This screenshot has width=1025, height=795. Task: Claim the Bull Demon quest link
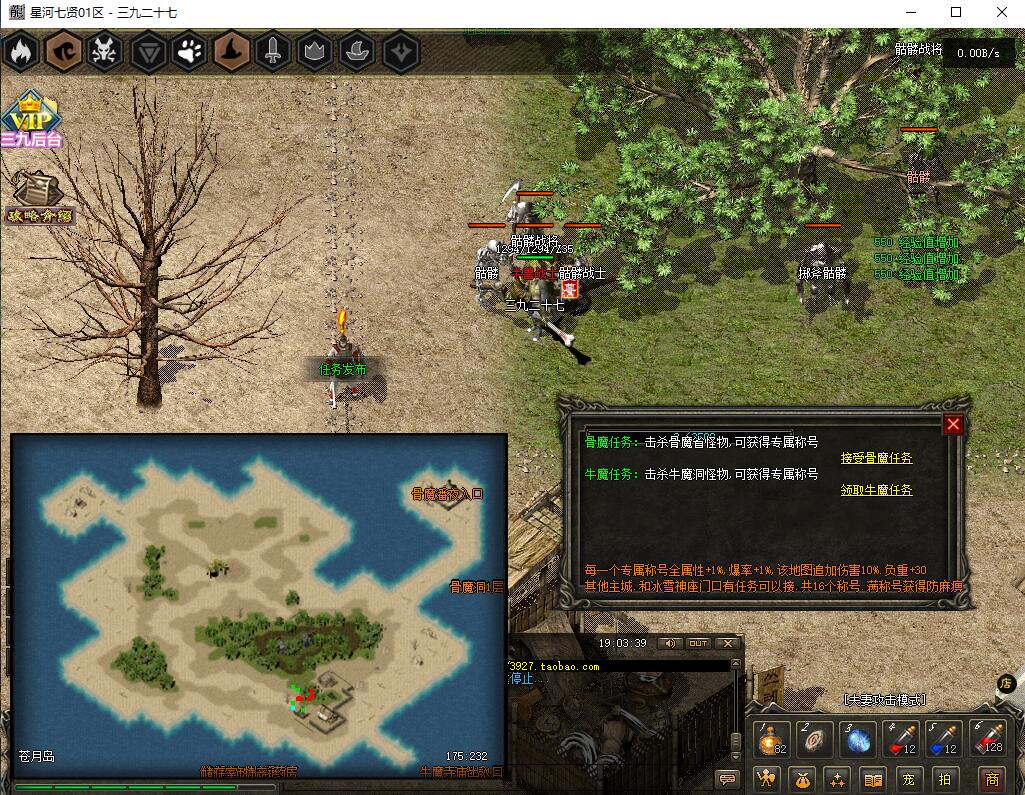[x=876, y=490]
